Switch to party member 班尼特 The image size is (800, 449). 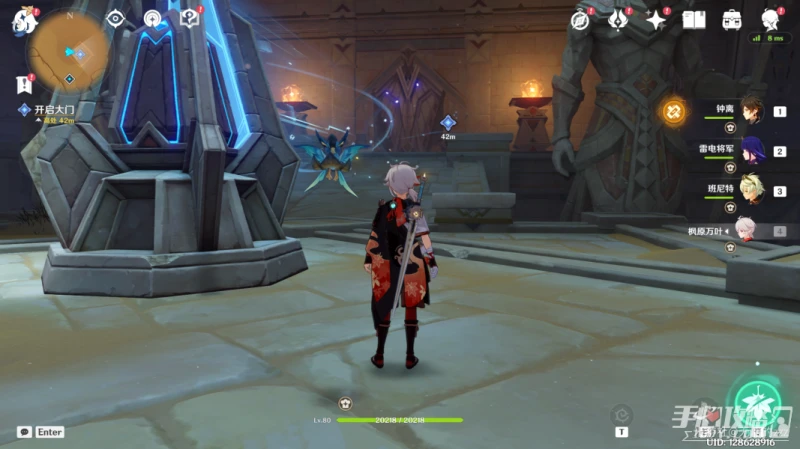pos(751,191)
